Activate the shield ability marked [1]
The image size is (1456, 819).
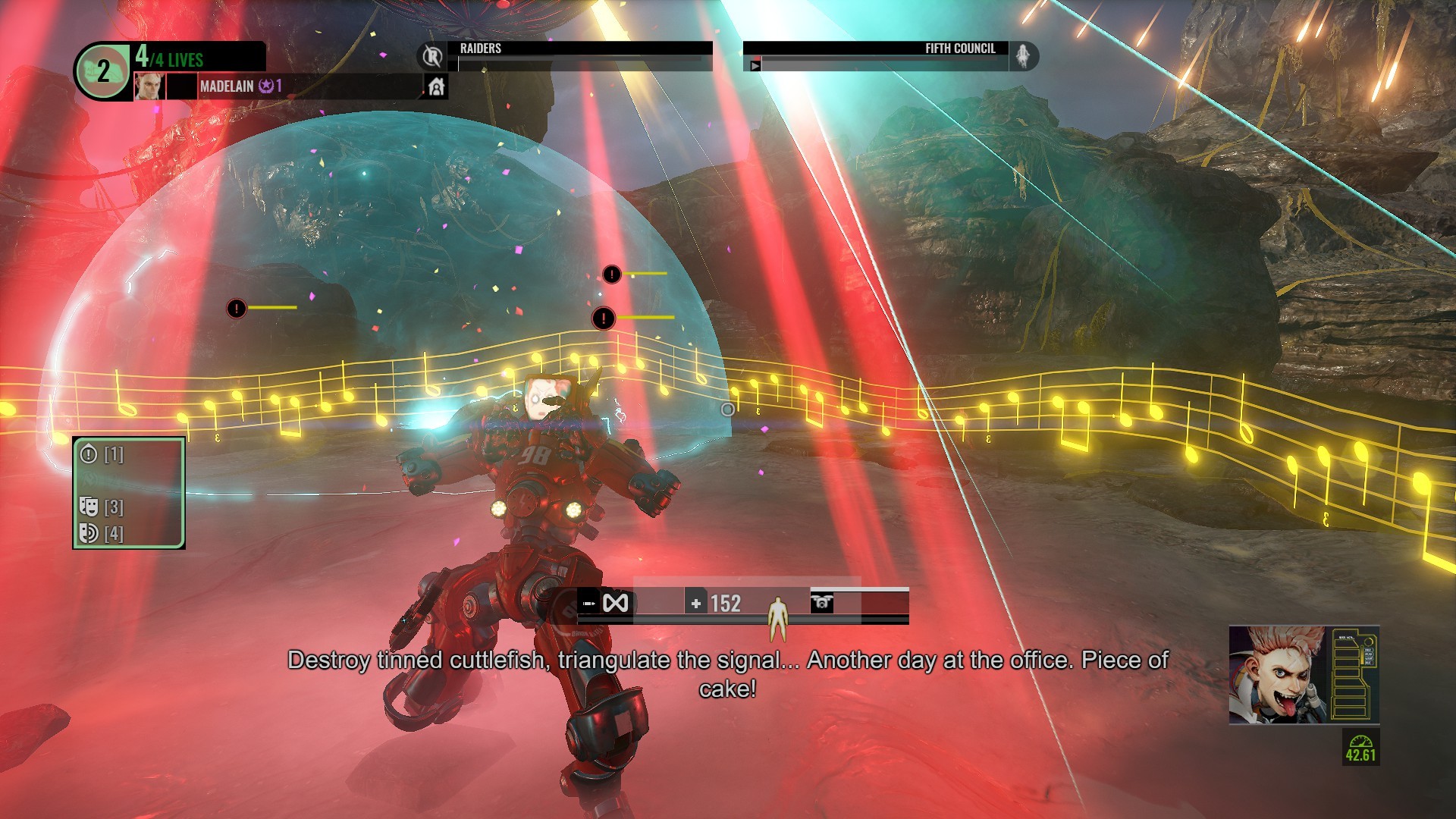click(x=89, y=454)
